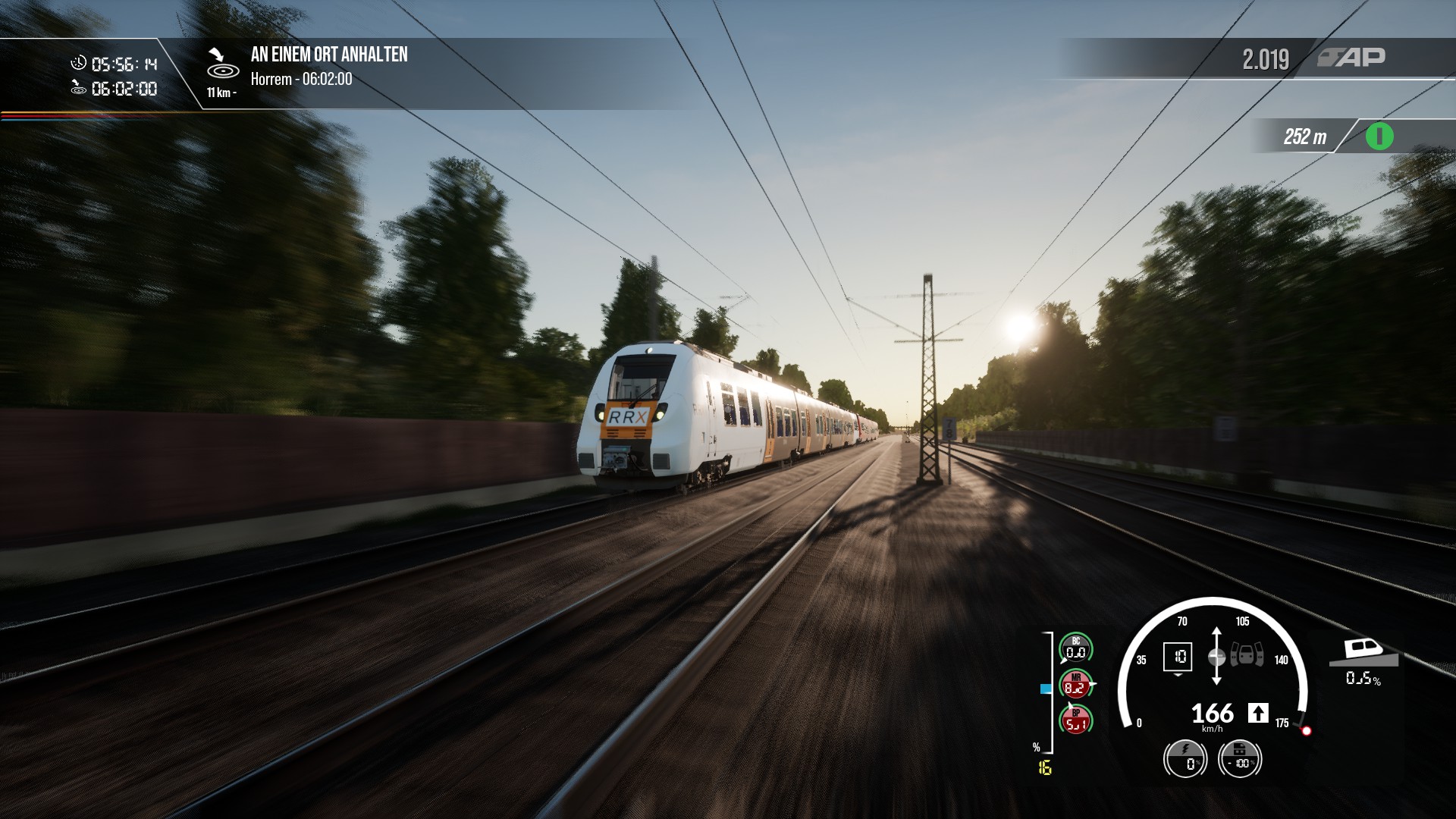The height and width of the screenshot is (819, 1456).
Task: Click the green next-signal indicator
Action: [1379, 137]
